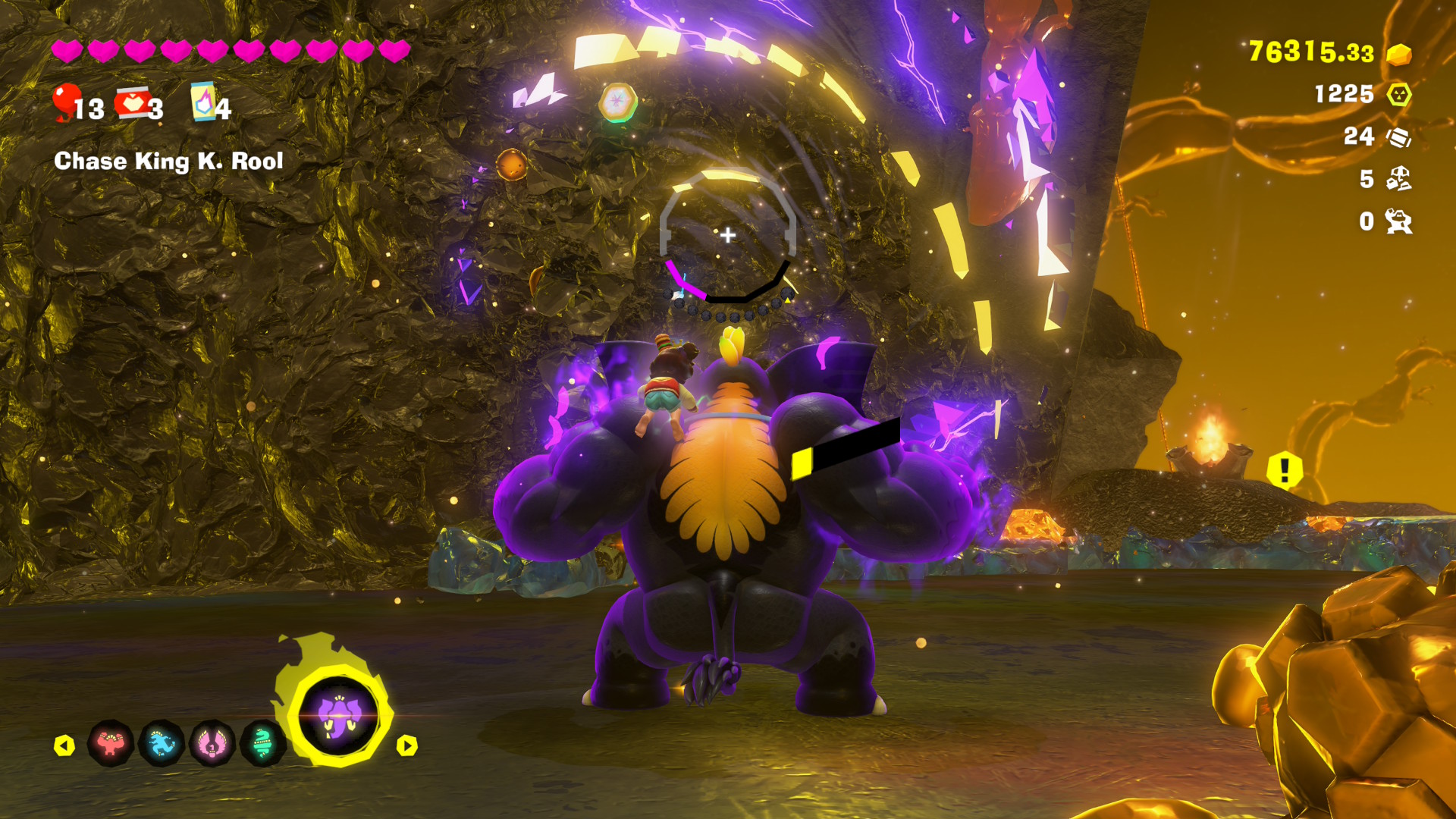Click the broken rocks counter icon

tap(1398, 179)
